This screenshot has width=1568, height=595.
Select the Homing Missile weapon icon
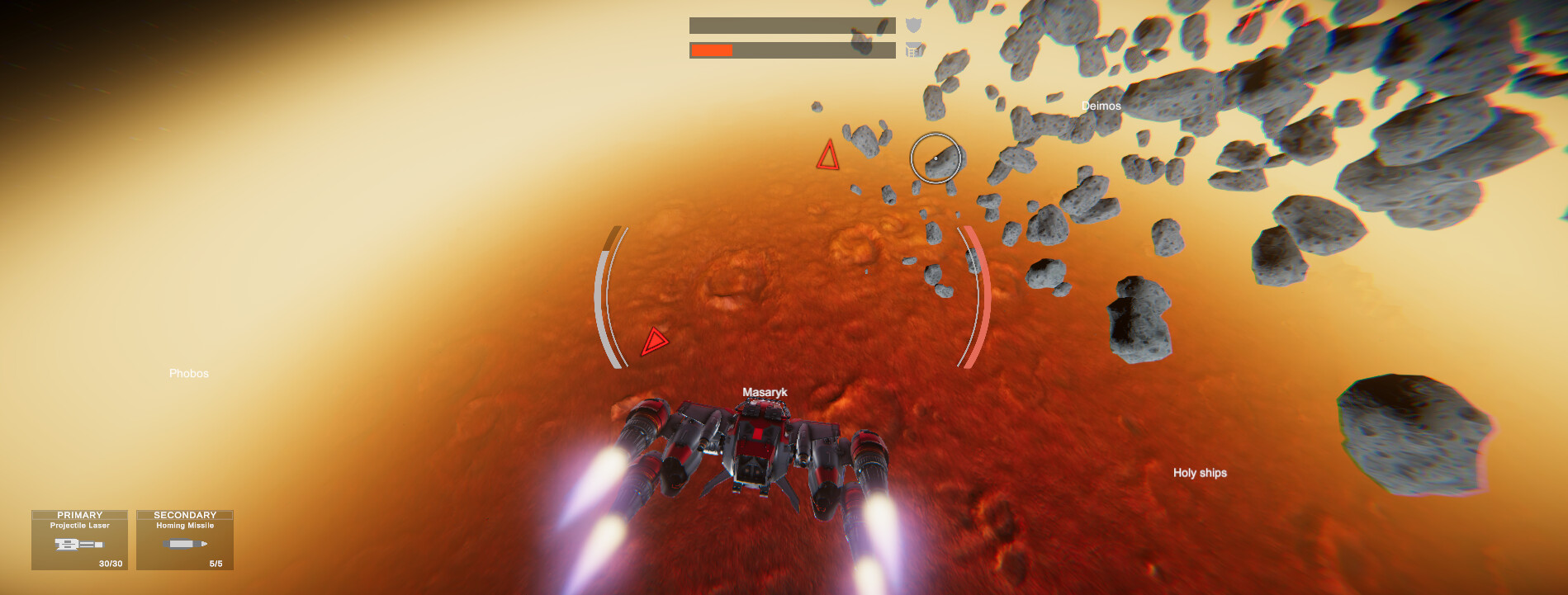183,543
